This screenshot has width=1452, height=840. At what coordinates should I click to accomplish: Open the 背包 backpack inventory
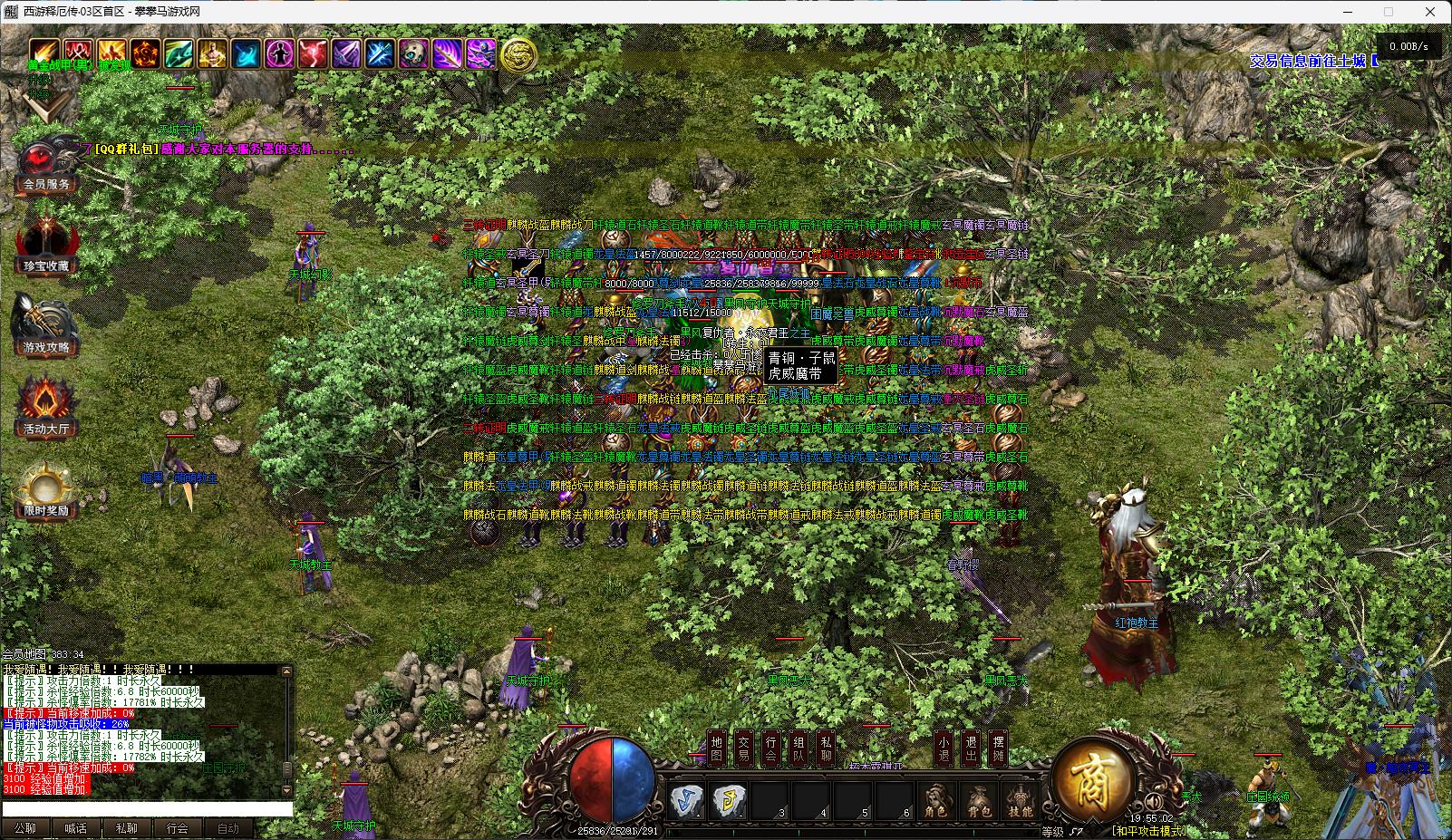coord(979,803)
